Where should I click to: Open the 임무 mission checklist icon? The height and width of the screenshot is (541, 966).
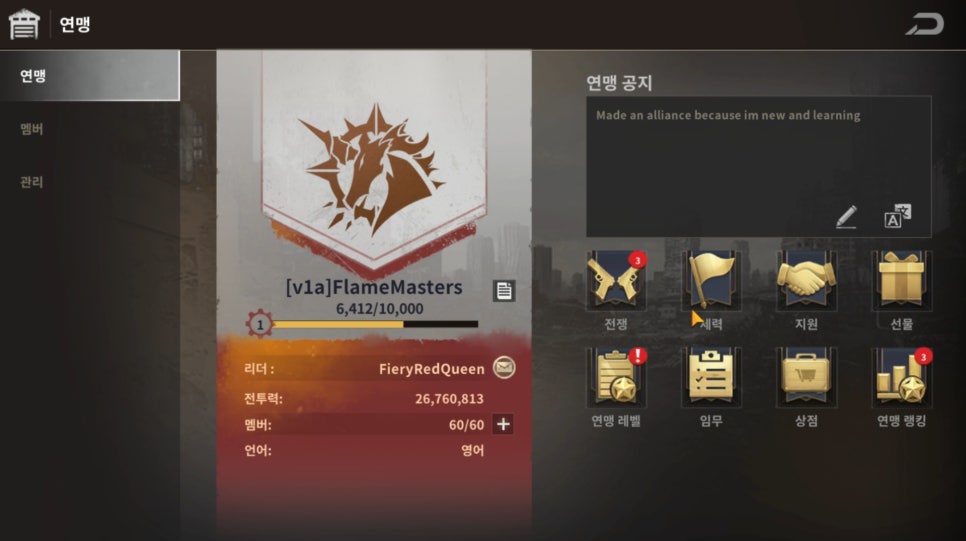point(710,377)
